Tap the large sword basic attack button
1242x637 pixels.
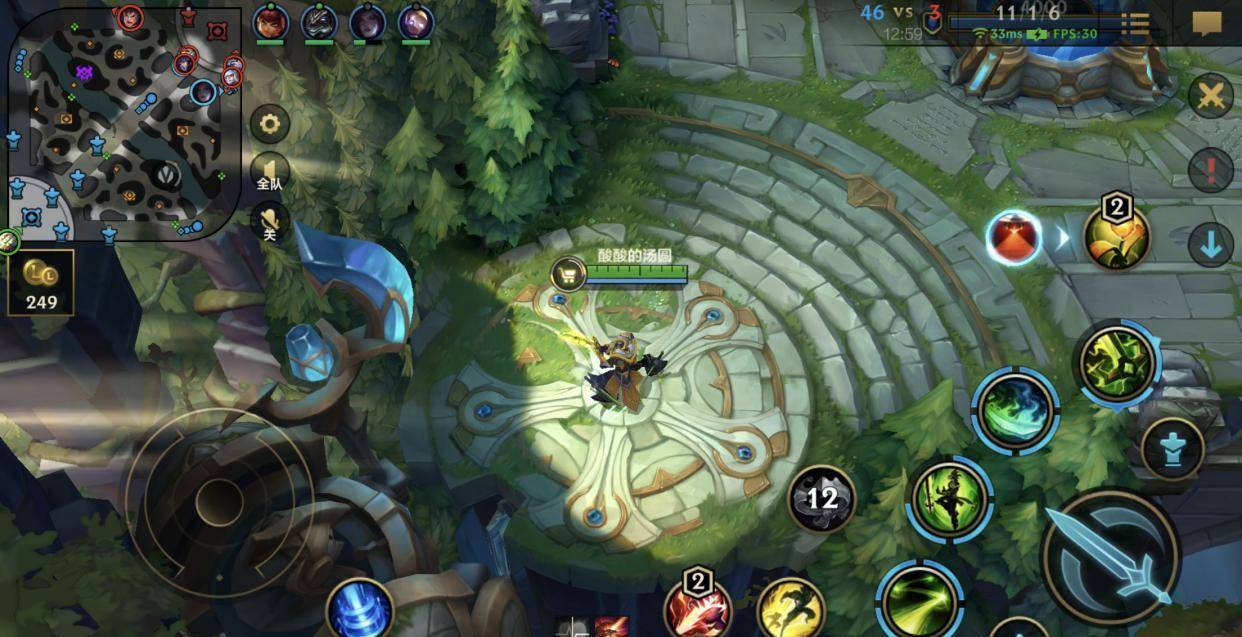coord(1110,556)
